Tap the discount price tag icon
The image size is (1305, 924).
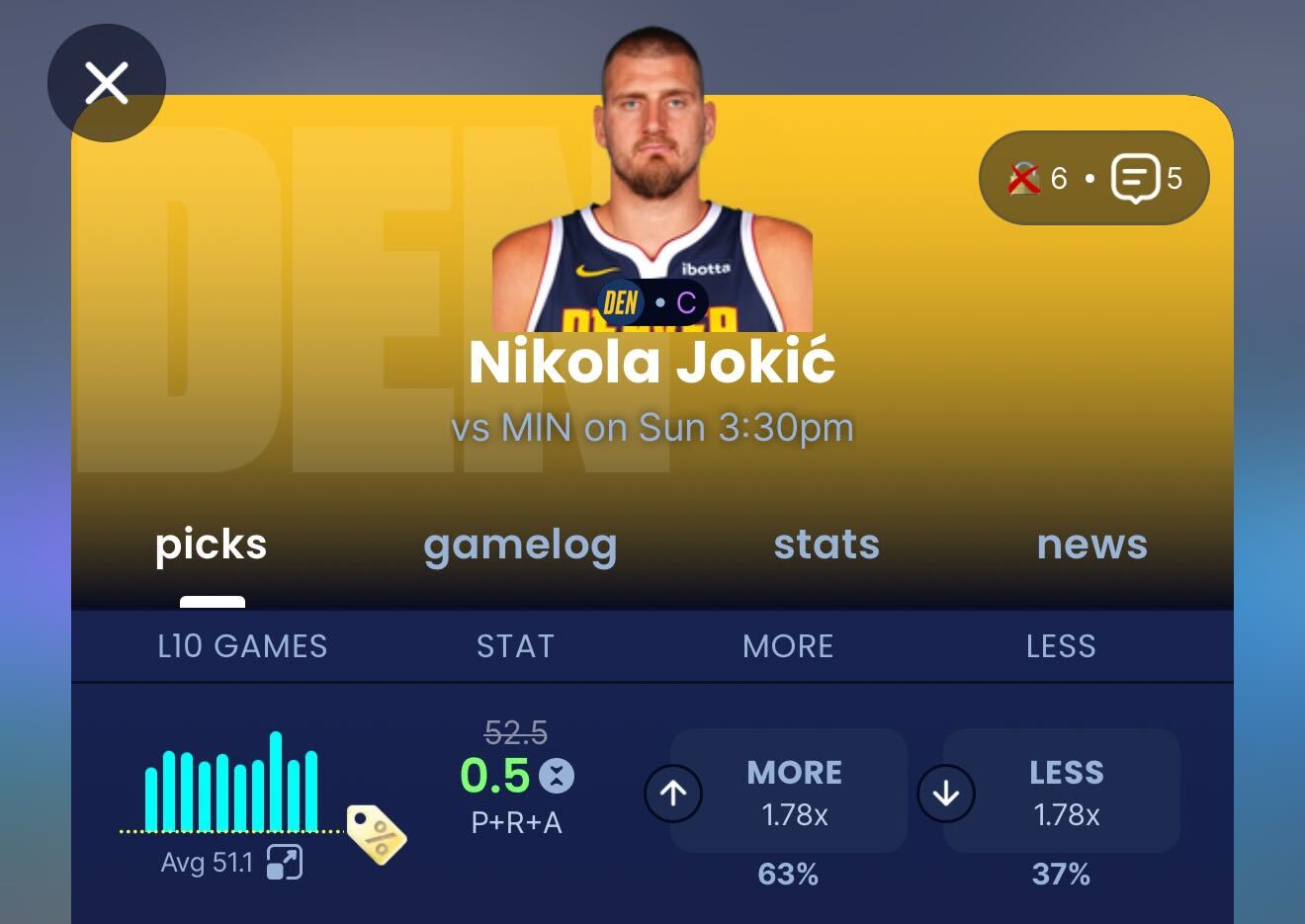(x=376, y=834)
